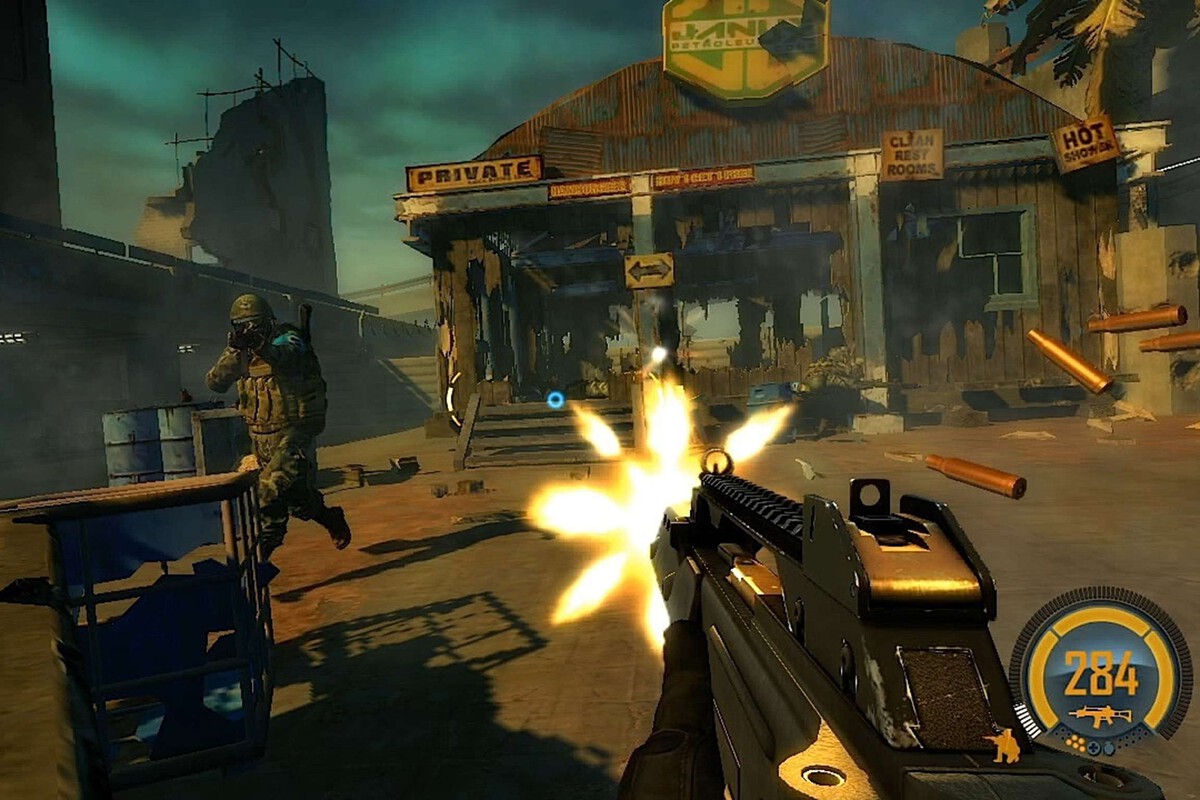The image size is (1200, 800).
Task: Select the blue grenade icon
Action: tap(1109, 748)
